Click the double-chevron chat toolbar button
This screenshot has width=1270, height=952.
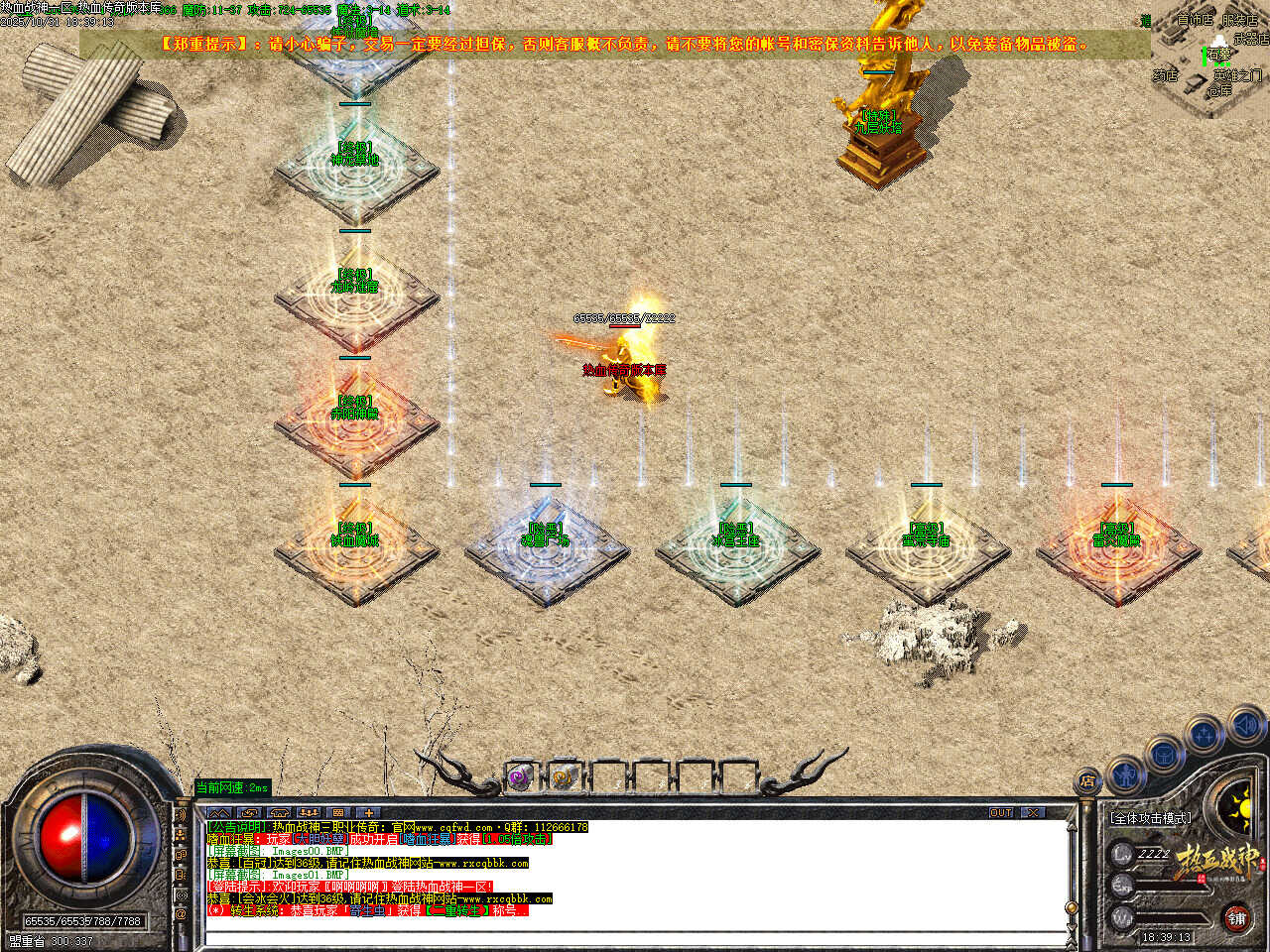coord(219,812)
